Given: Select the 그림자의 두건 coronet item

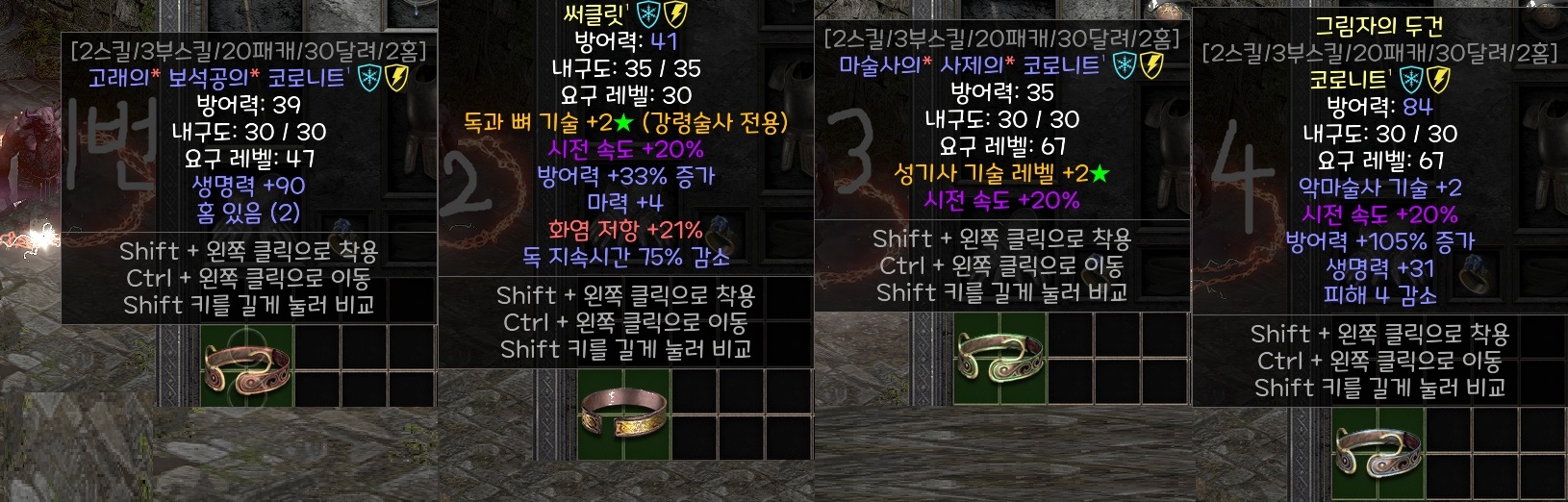Looking at the screenshot, I should [1378, 451].
